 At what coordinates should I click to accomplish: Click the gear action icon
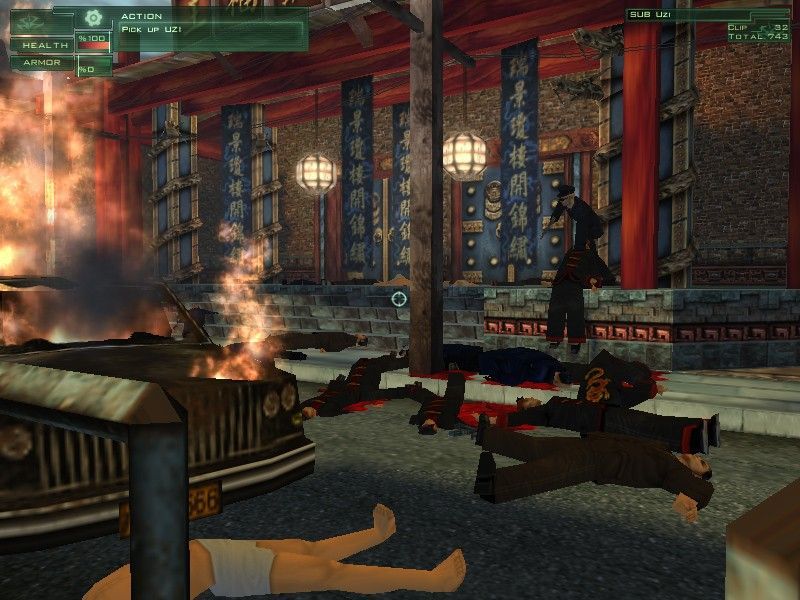94,17
